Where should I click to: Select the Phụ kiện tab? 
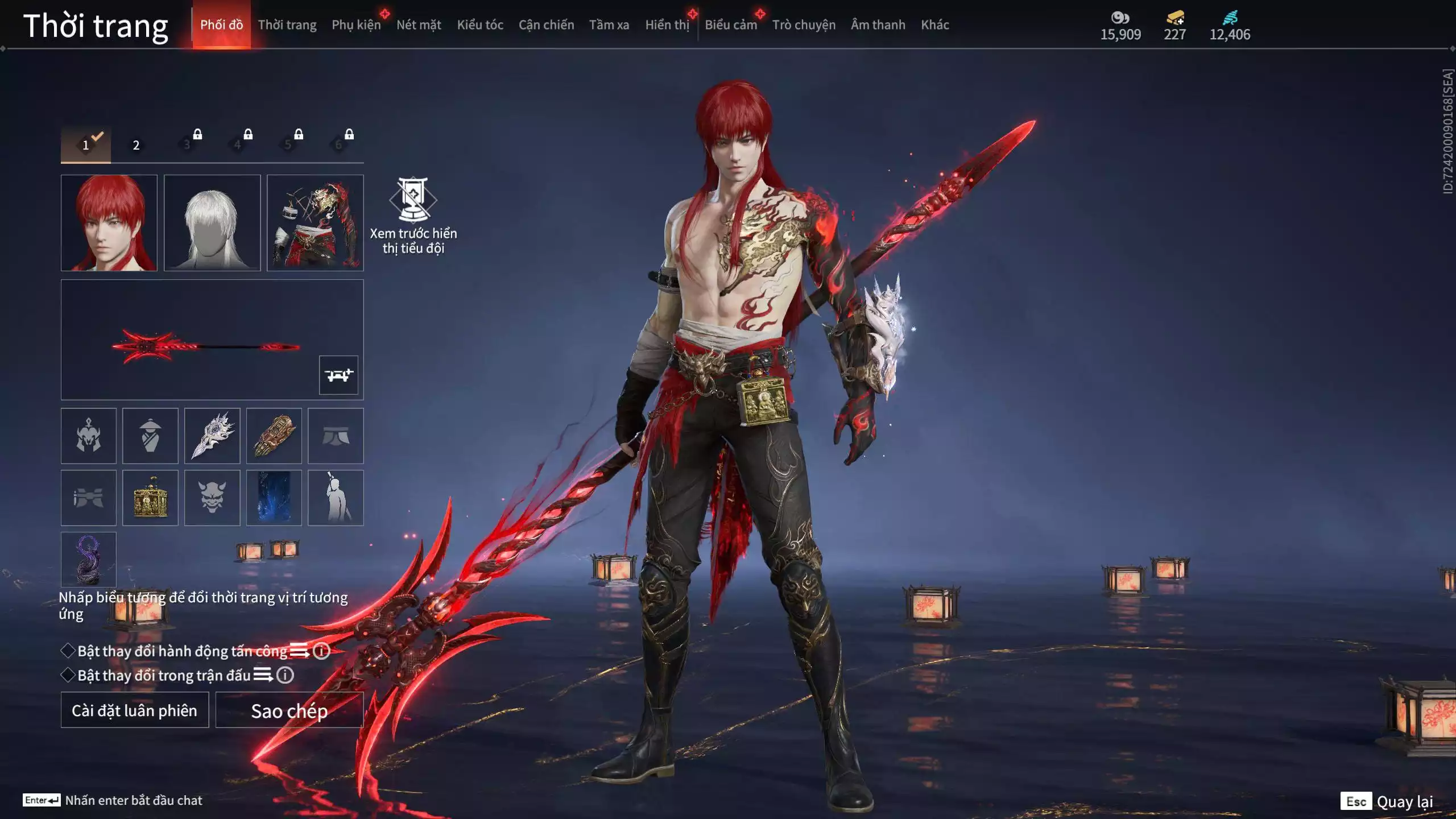356,24
